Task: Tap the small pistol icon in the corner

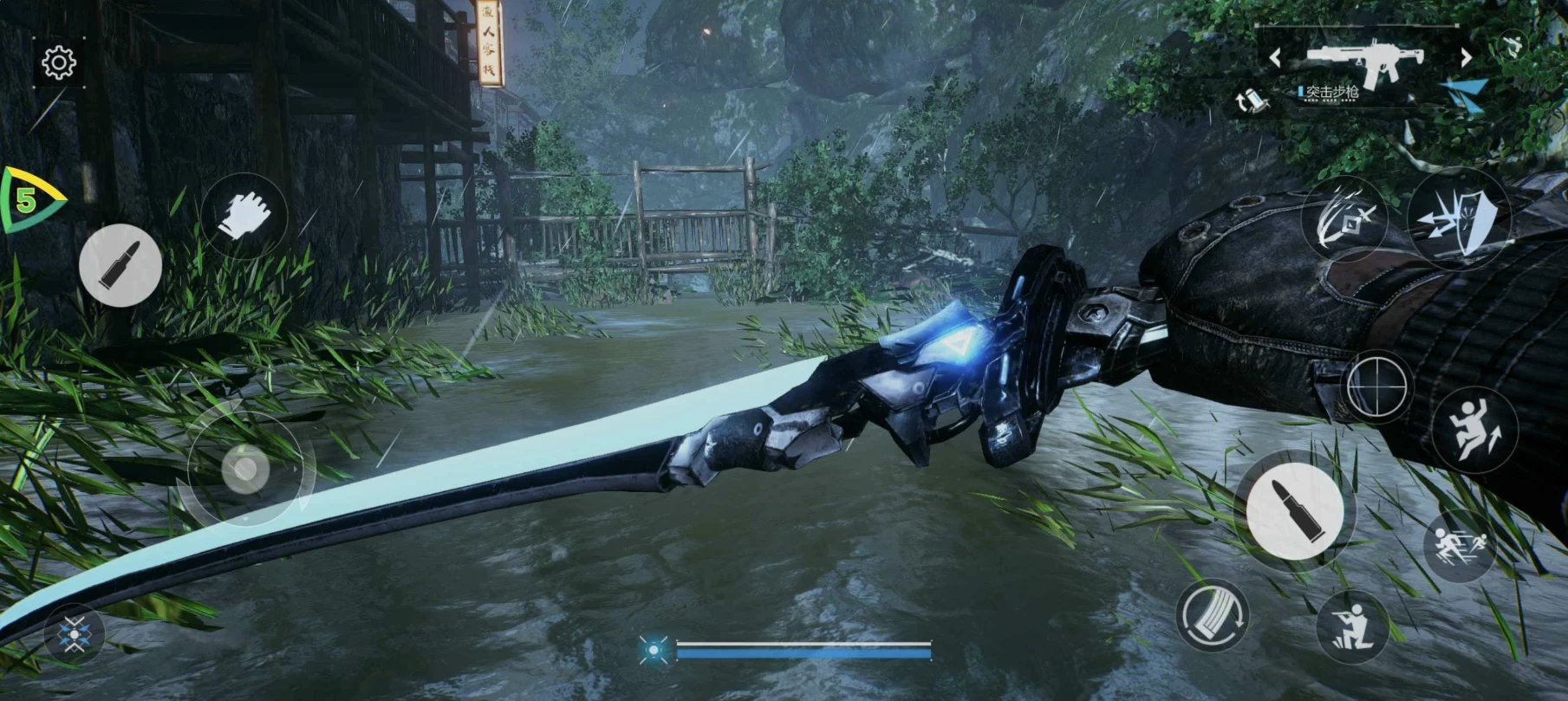Action: [1513, 45]
